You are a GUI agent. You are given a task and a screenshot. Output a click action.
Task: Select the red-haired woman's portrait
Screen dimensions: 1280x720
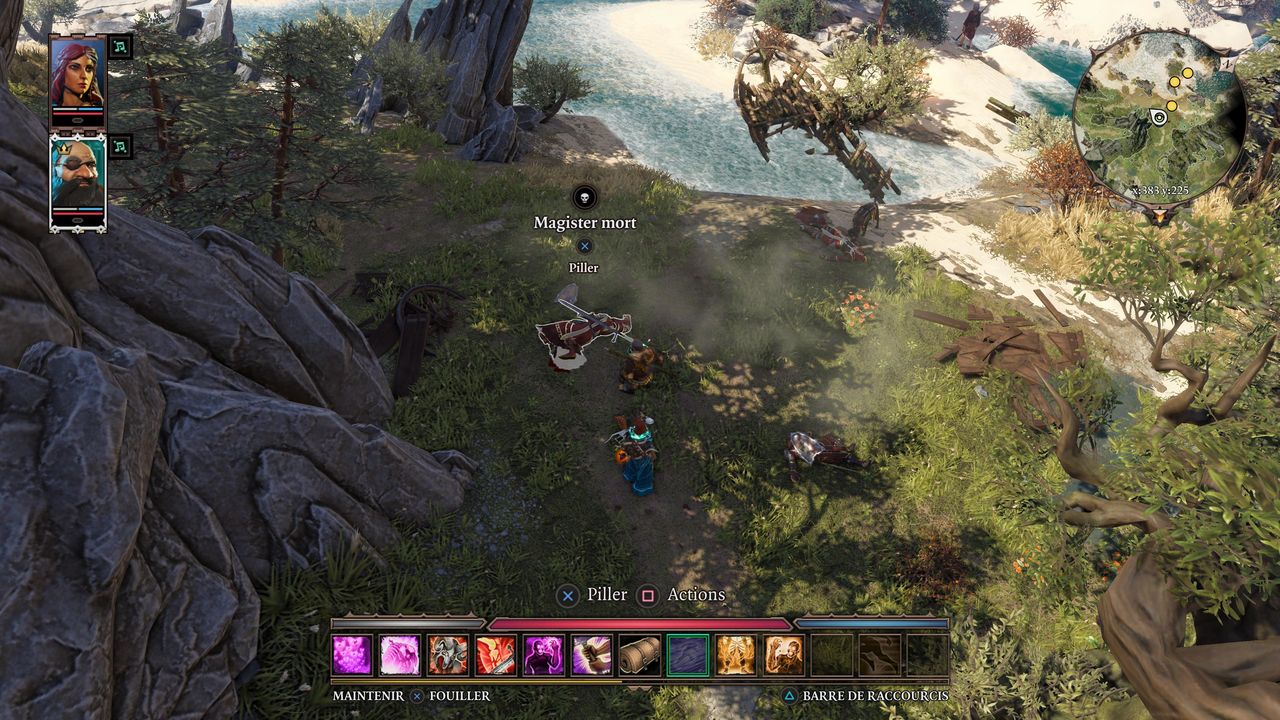pyautogui.click(x=77, y=73)
